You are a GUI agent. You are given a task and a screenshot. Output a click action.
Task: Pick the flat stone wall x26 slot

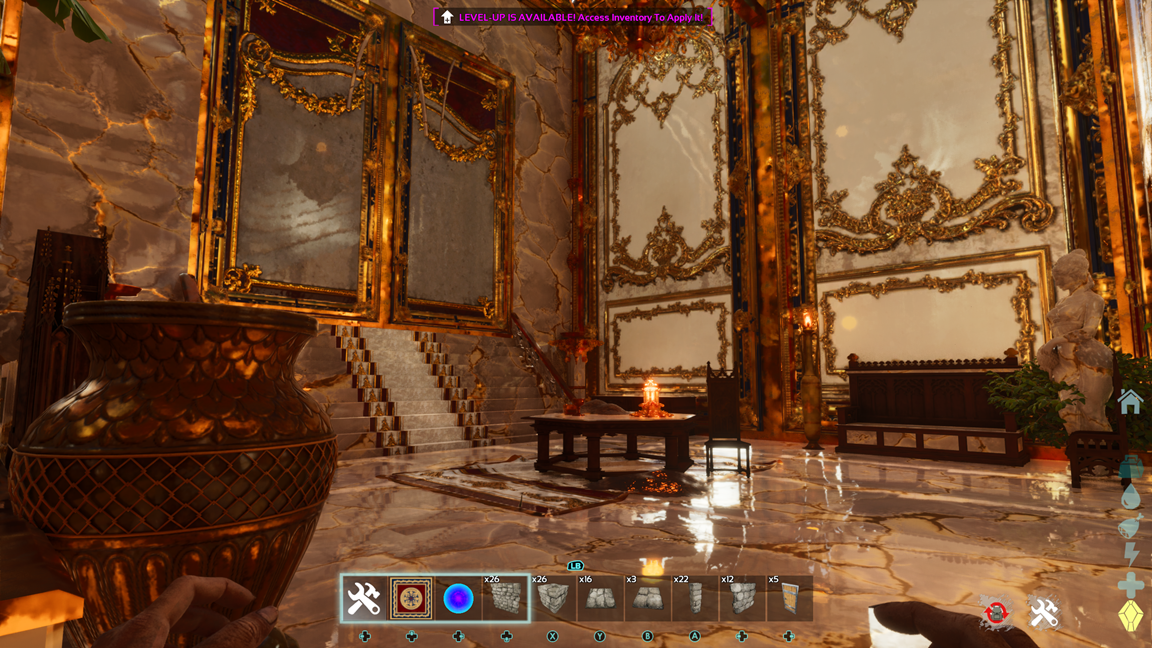point(505,598)
